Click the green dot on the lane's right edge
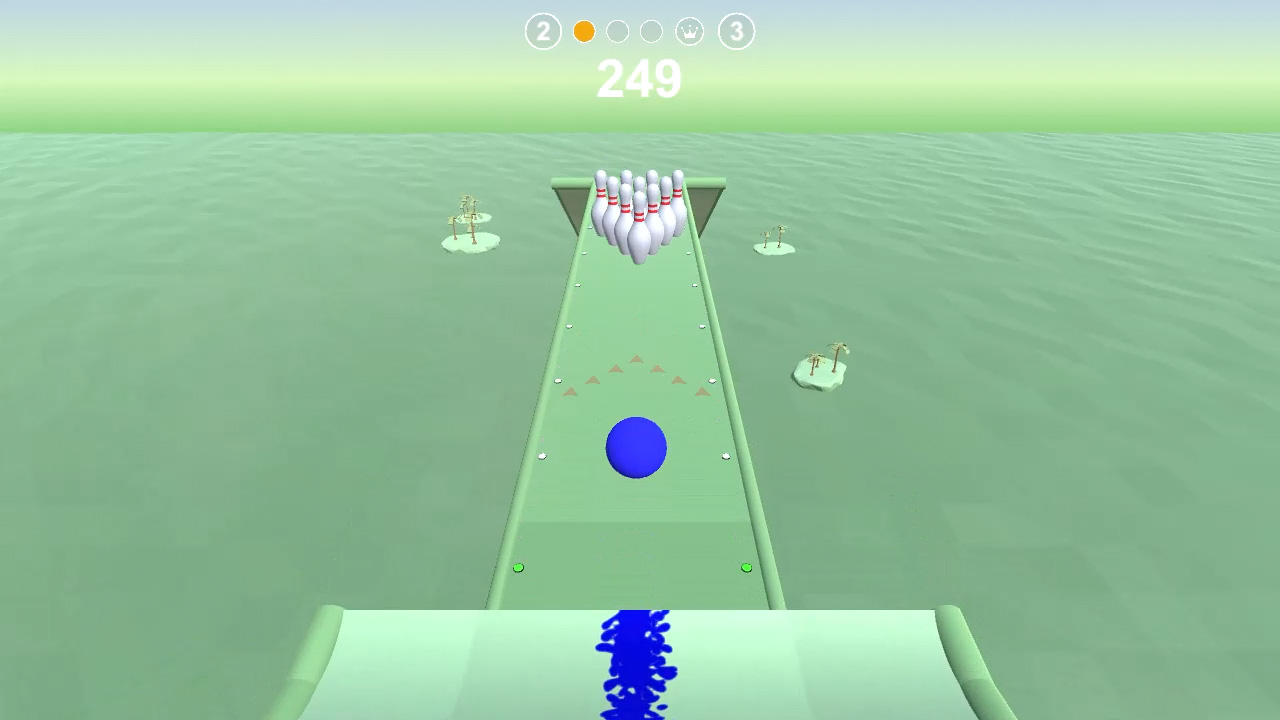1280x720 pixels. point(745,566)
